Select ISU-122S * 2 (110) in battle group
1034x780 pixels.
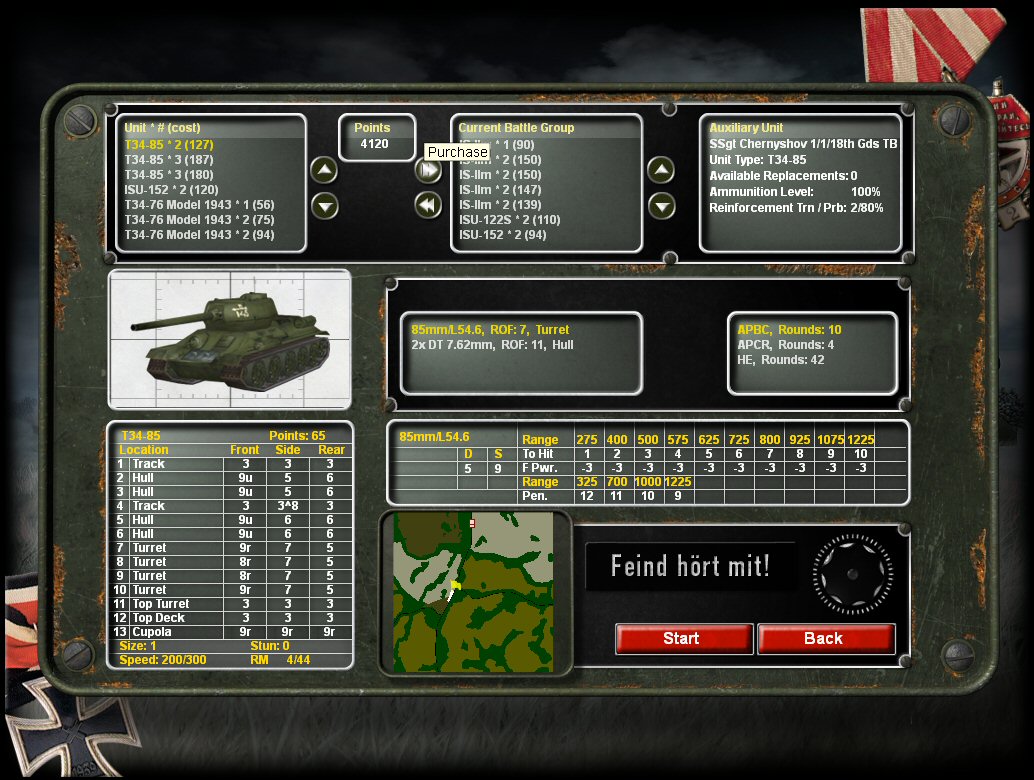tap(510, 220)
